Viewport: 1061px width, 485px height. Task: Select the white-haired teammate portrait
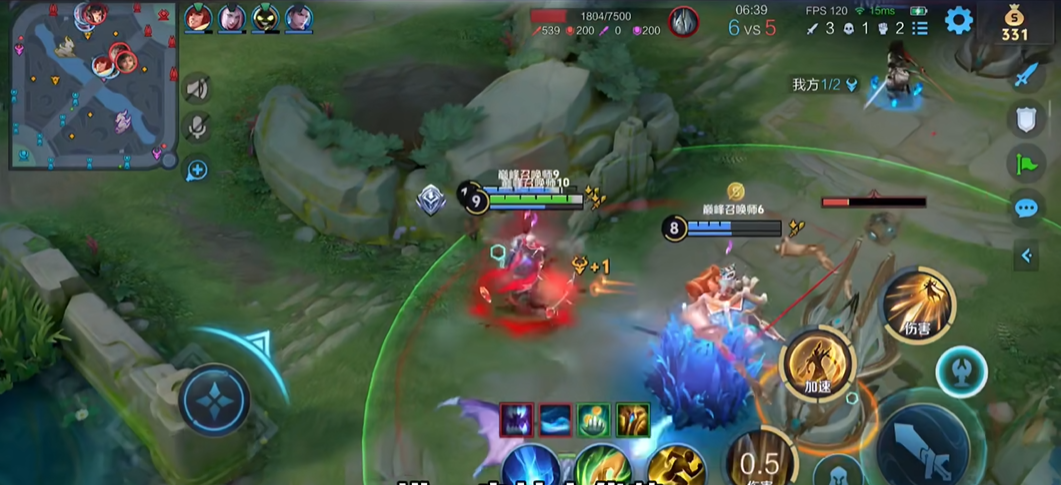232,18
